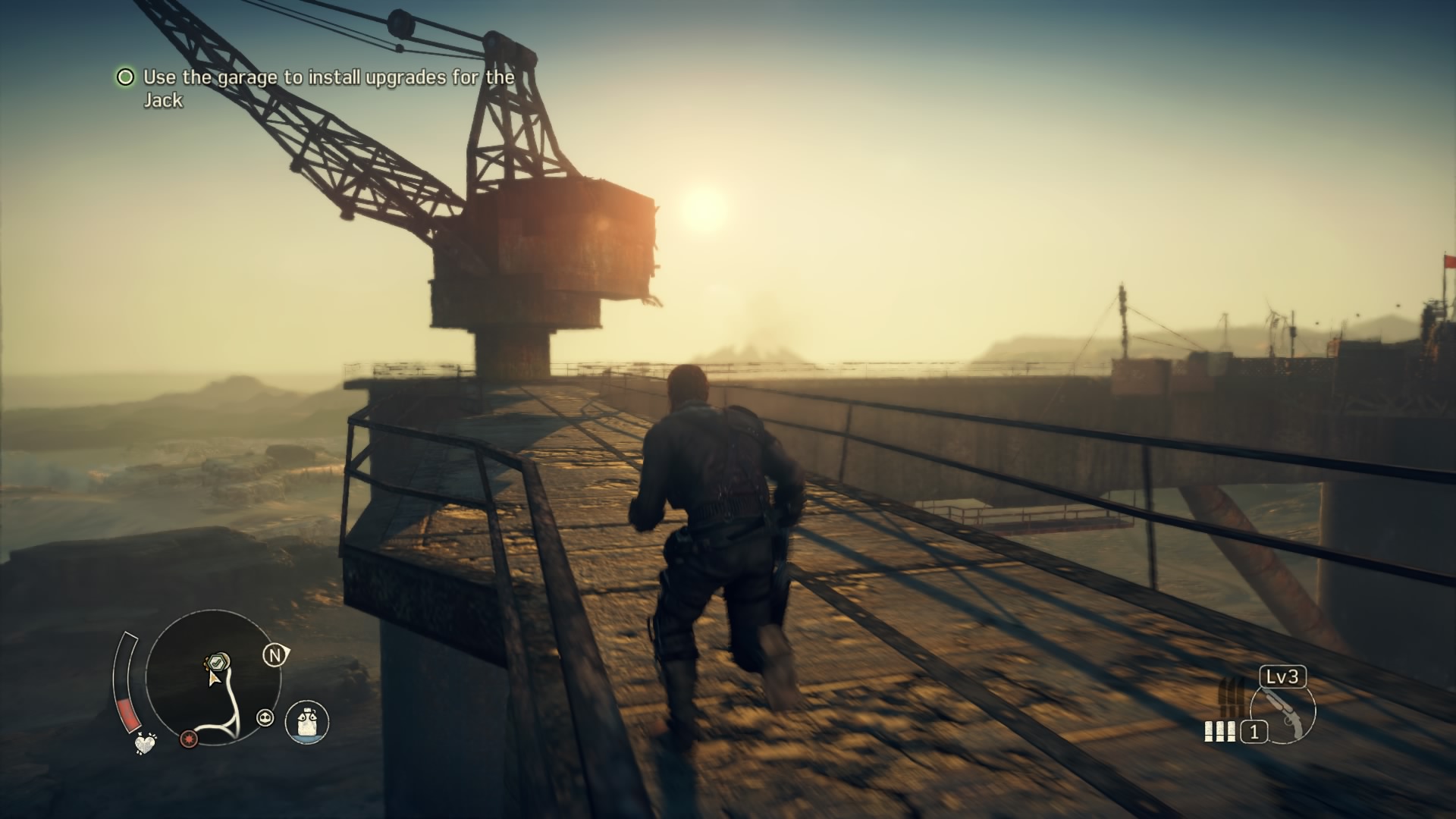Viewport: 1456px width, 819px height.
Task: Select the red burst garage icon on minimap
Action: tap(190, 740)
